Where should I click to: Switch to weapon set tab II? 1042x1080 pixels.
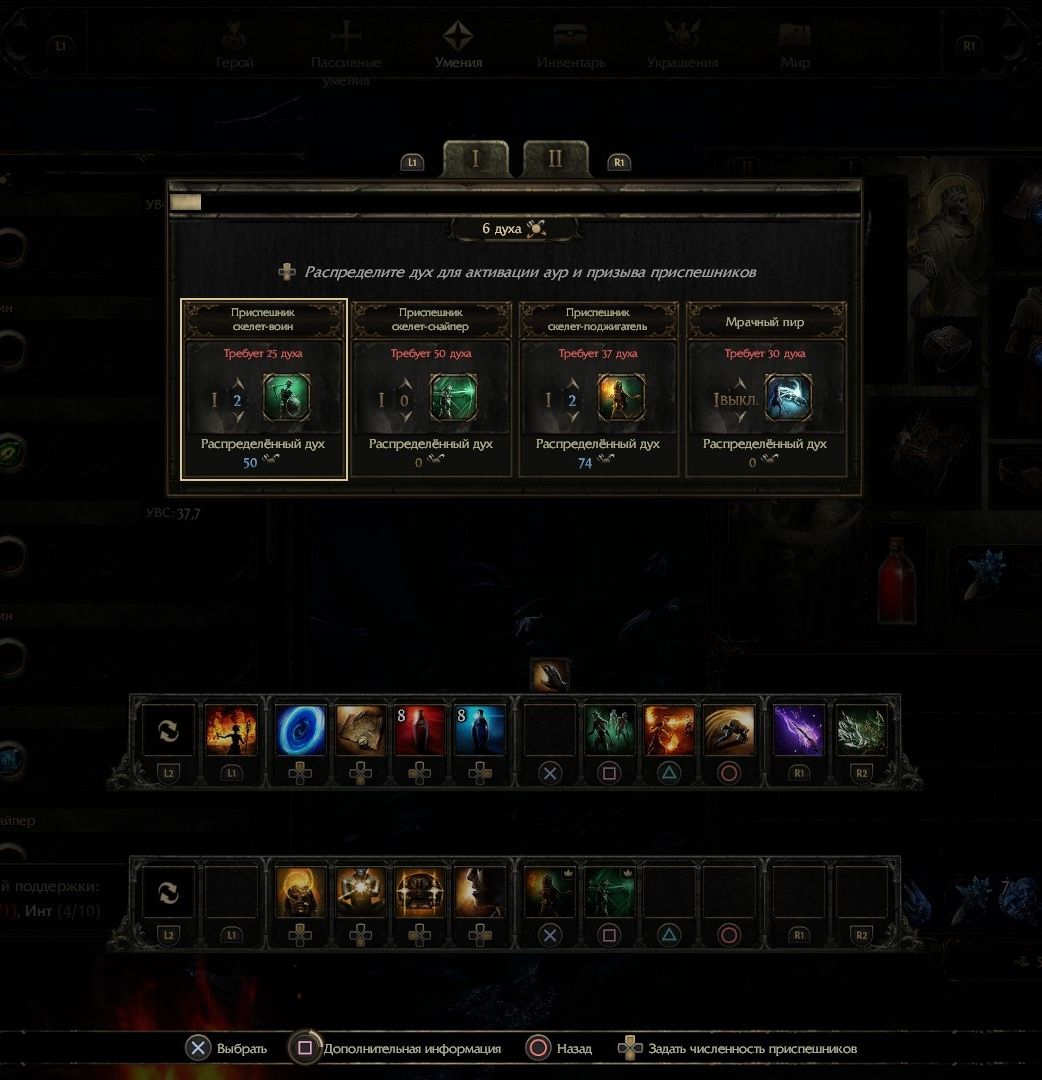pyautogui.click(x=555, y=160)
